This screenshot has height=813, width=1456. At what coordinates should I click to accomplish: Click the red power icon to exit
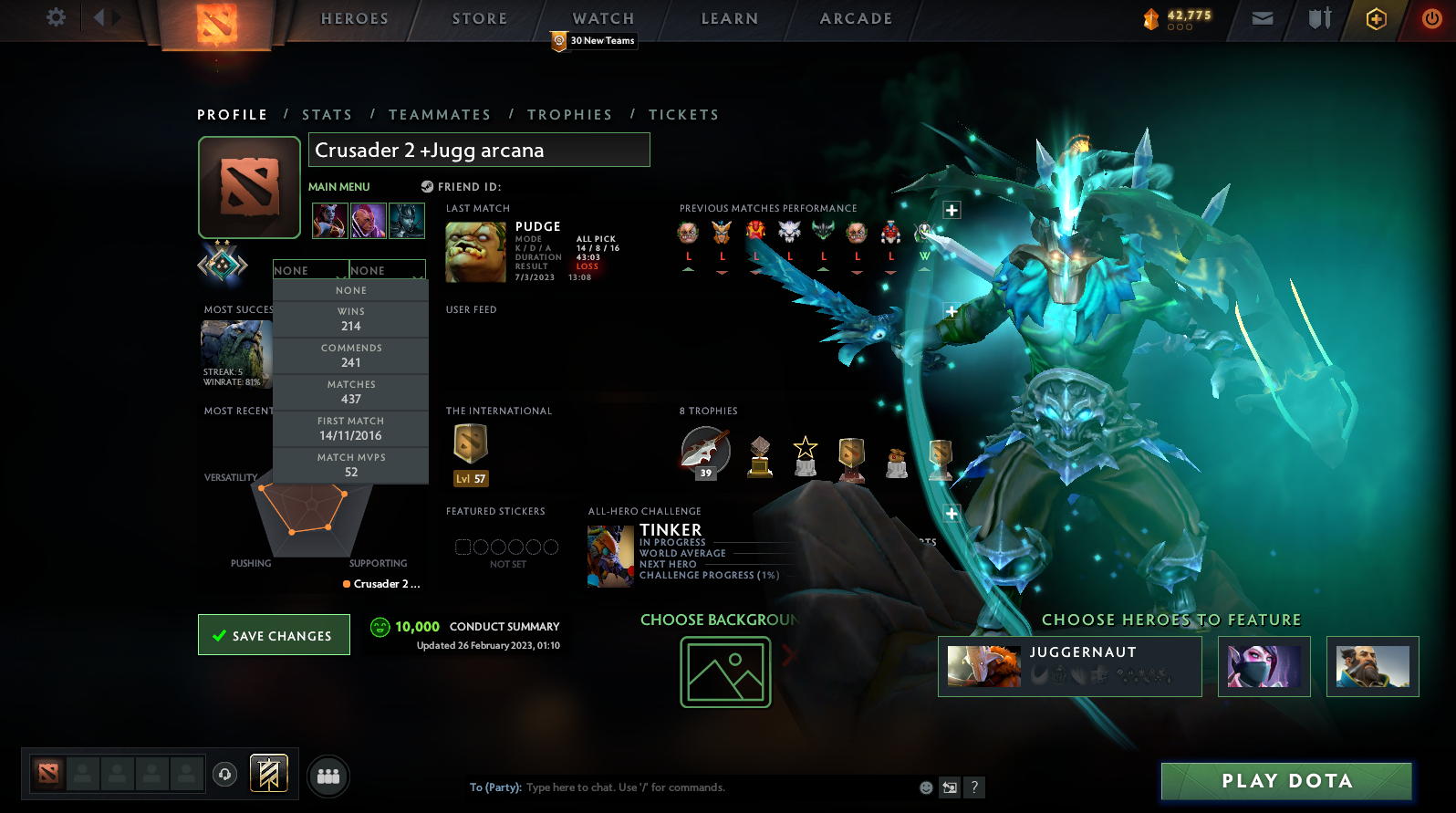pos(1431,17)
